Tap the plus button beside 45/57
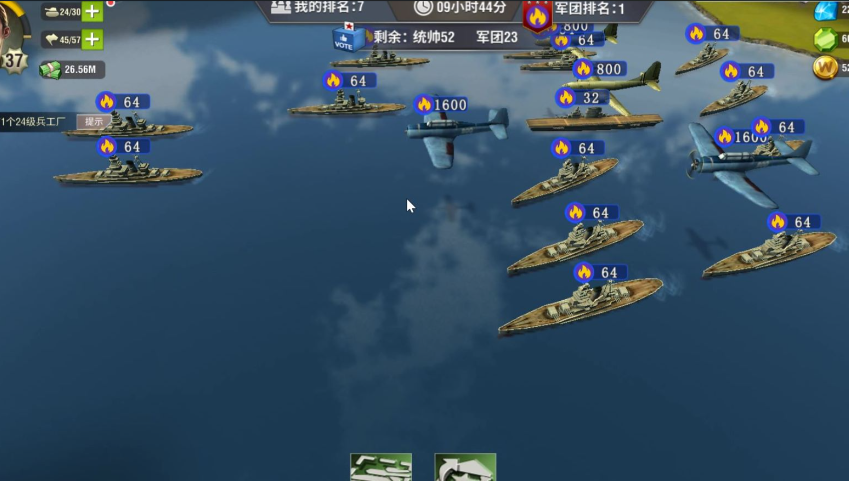The height and width of the screenshot is (481, 849). point(92,40)
